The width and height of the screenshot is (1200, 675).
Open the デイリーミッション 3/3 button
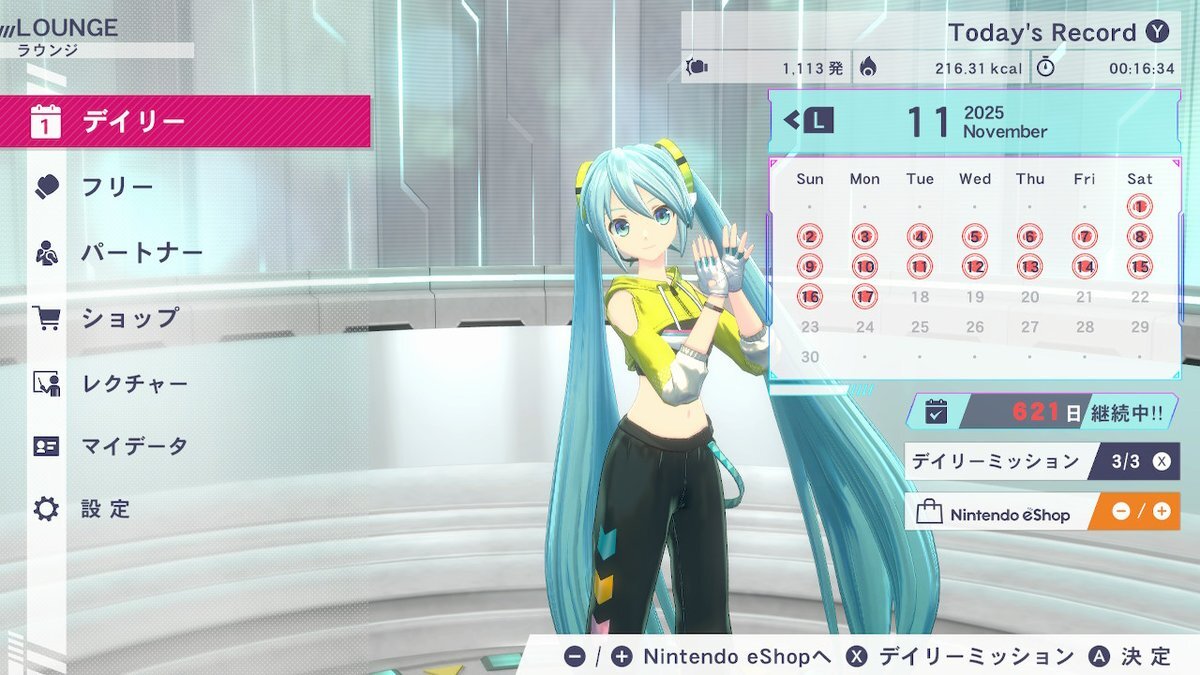pos(1041,461)
